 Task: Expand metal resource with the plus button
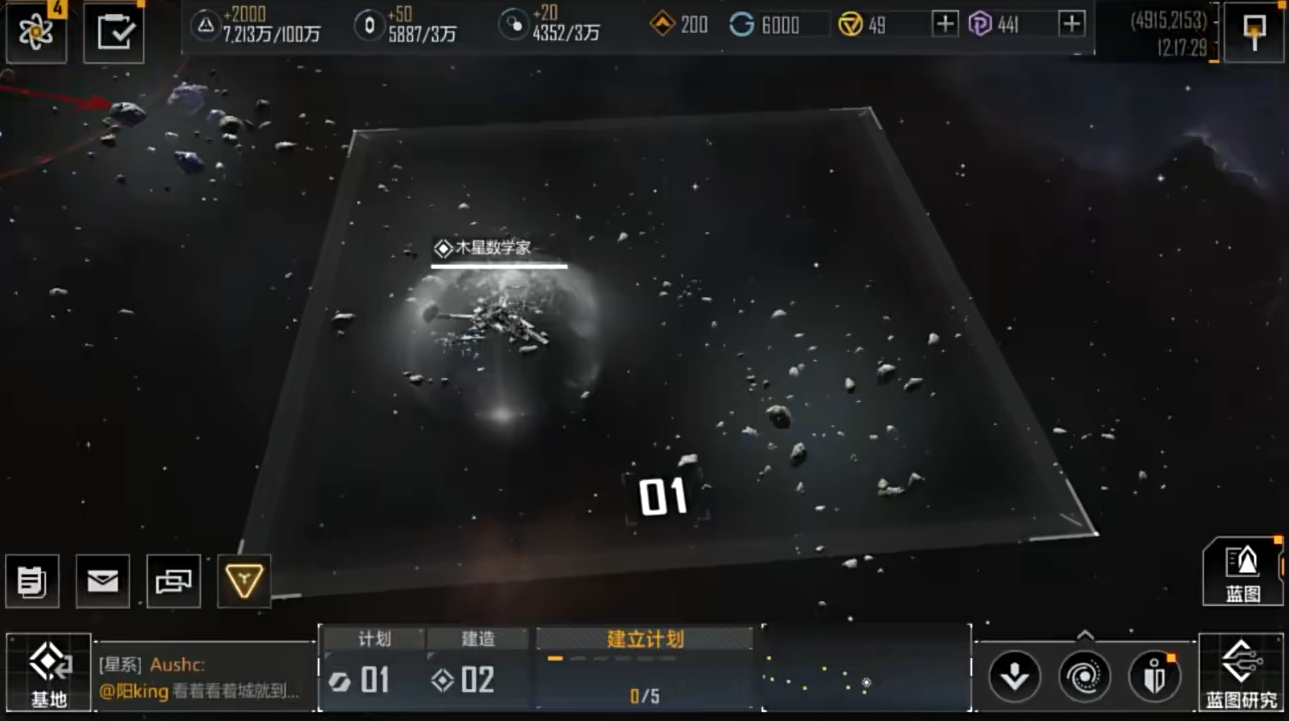(x=943, y=23)
